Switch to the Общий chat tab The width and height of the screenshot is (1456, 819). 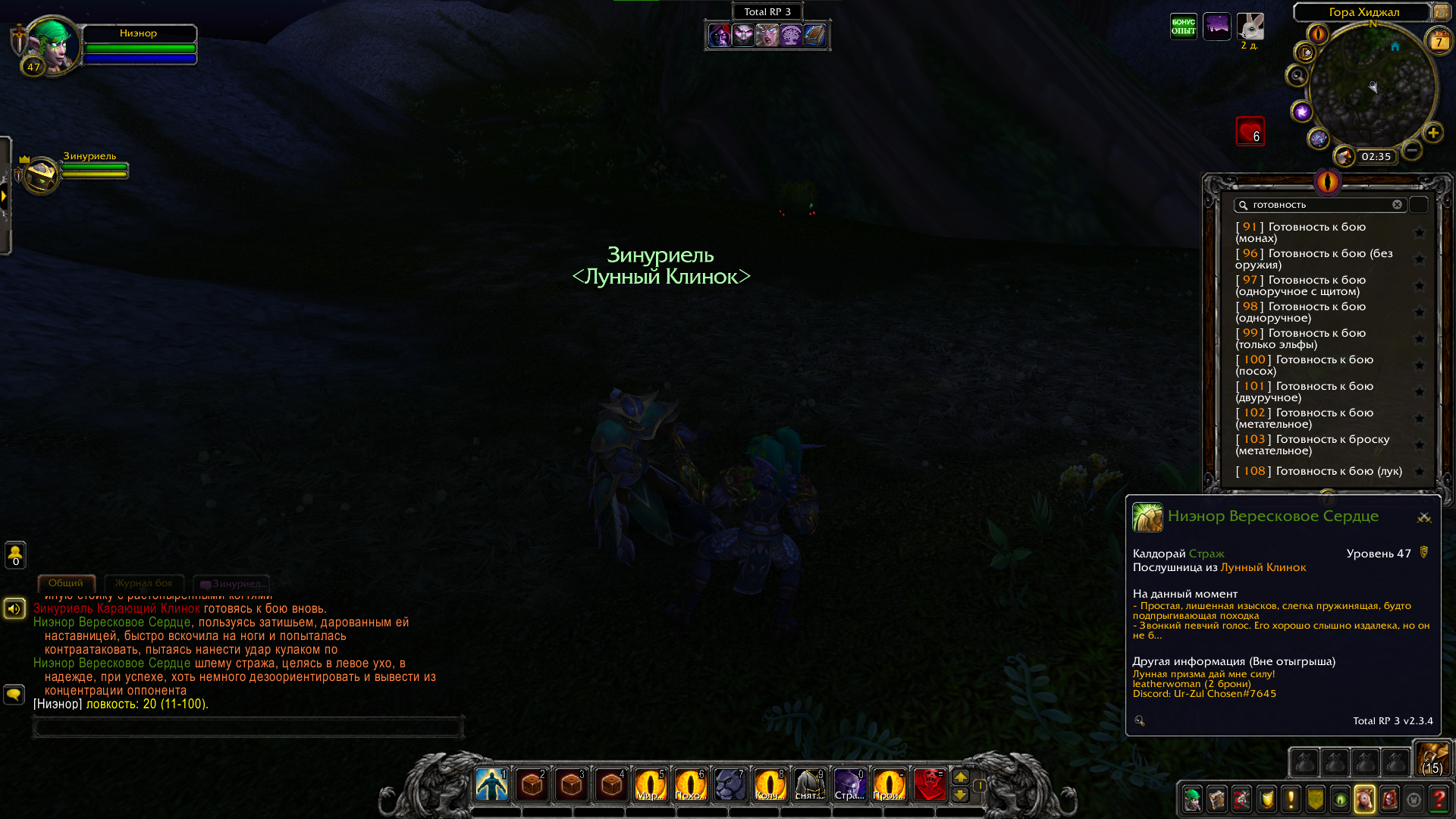tap(66, 583)
